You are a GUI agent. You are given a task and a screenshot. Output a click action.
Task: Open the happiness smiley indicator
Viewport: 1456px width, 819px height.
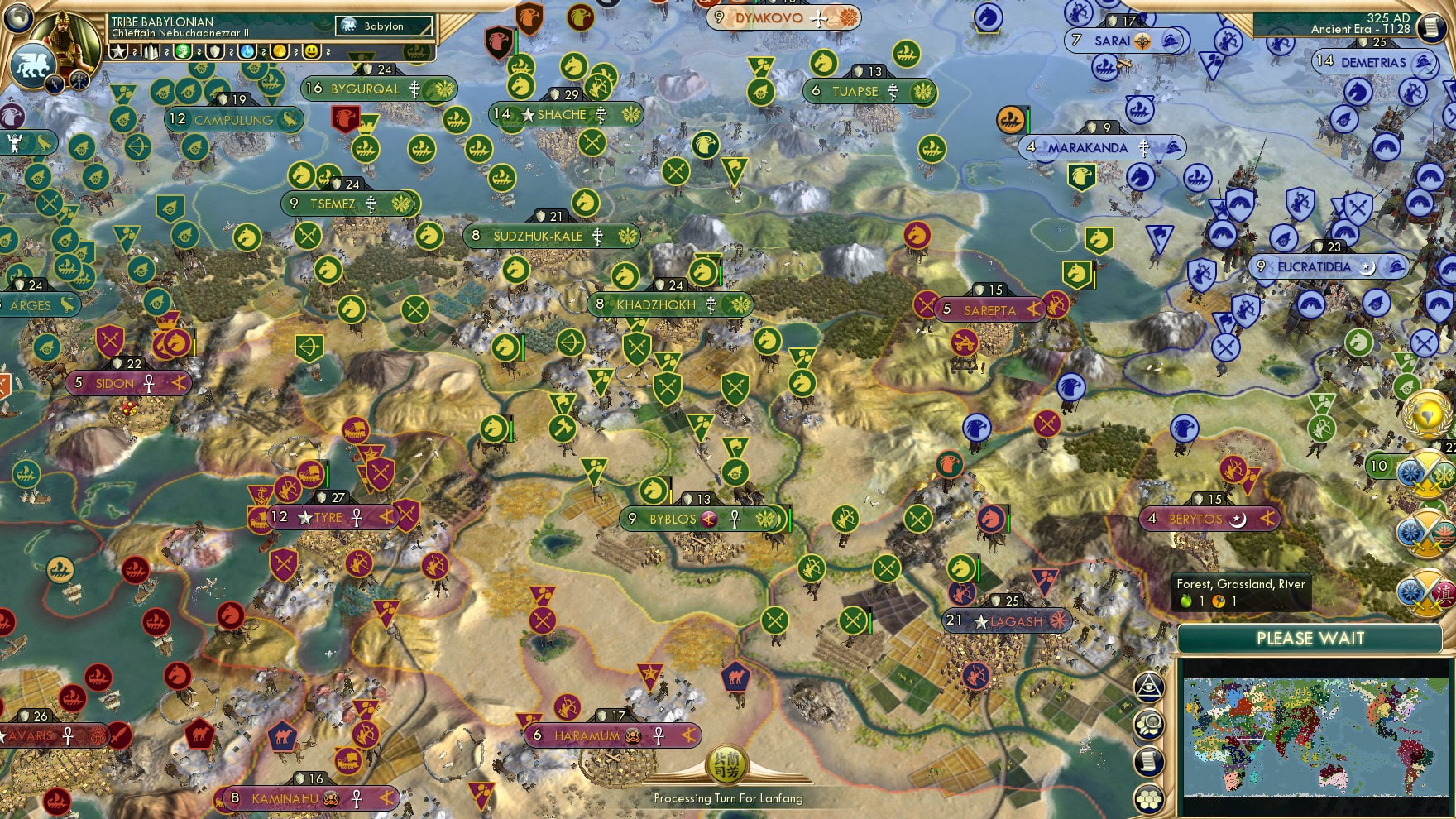click(312, 52)
